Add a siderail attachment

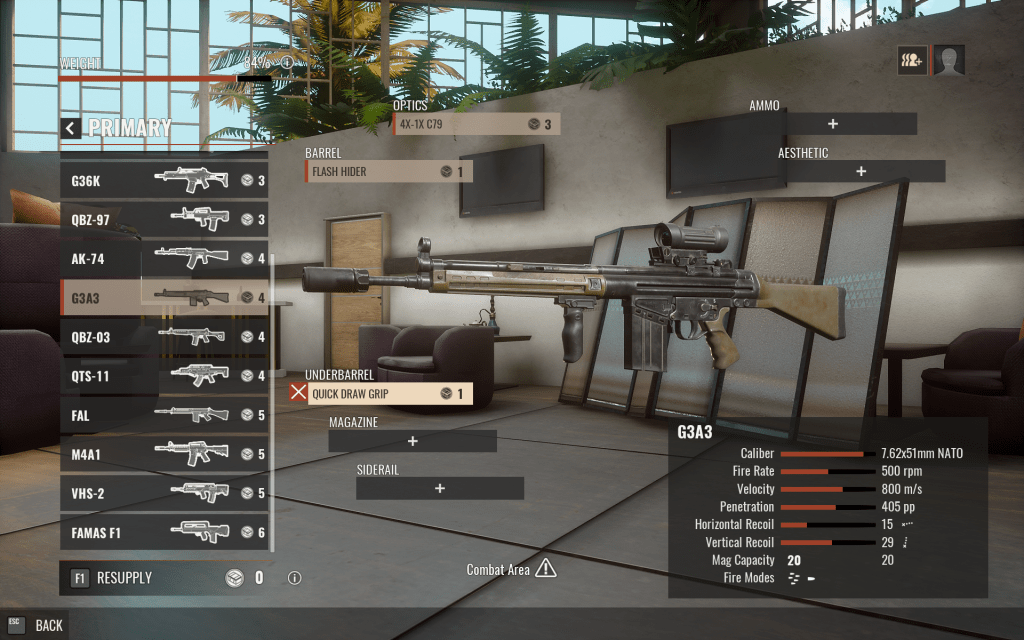pos(440,488)
